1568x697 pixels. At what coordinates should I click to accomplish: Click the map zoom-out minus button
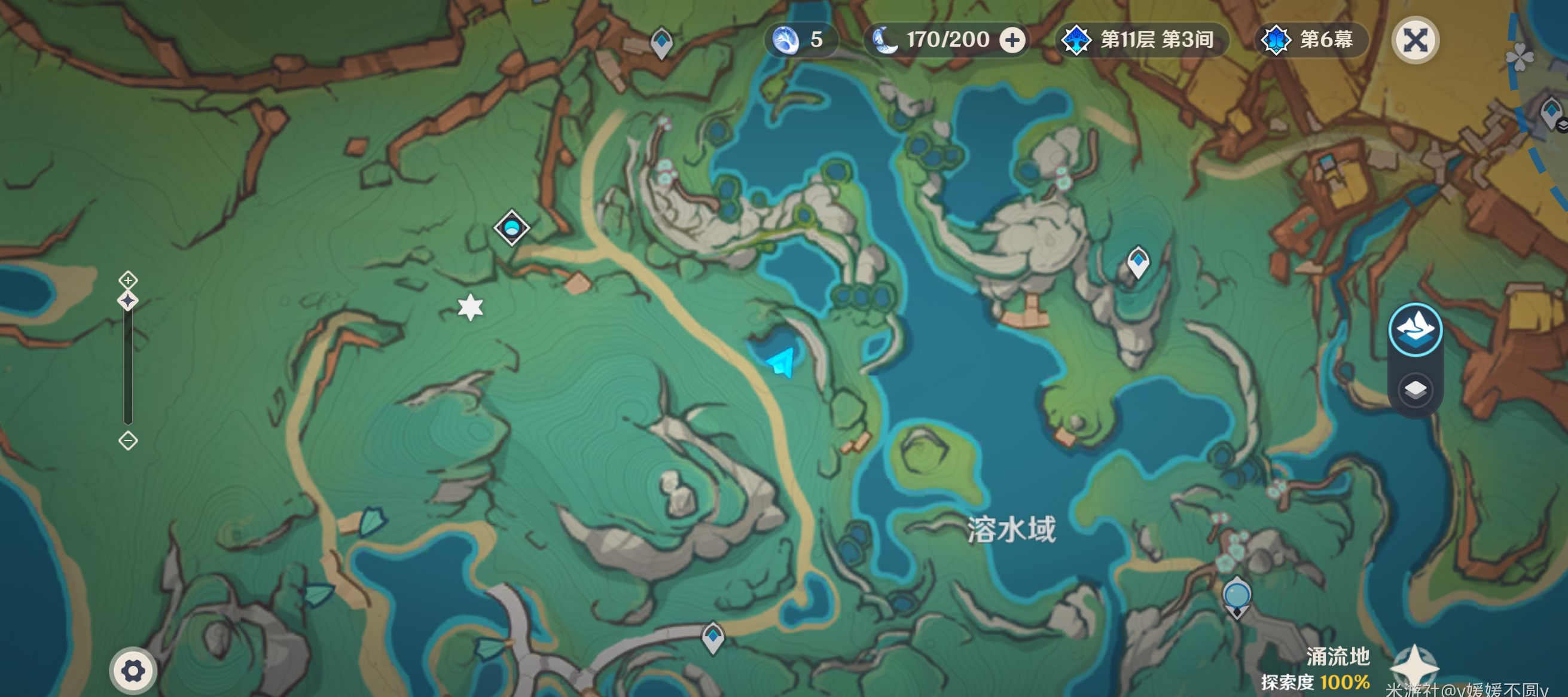pos(128,441)
